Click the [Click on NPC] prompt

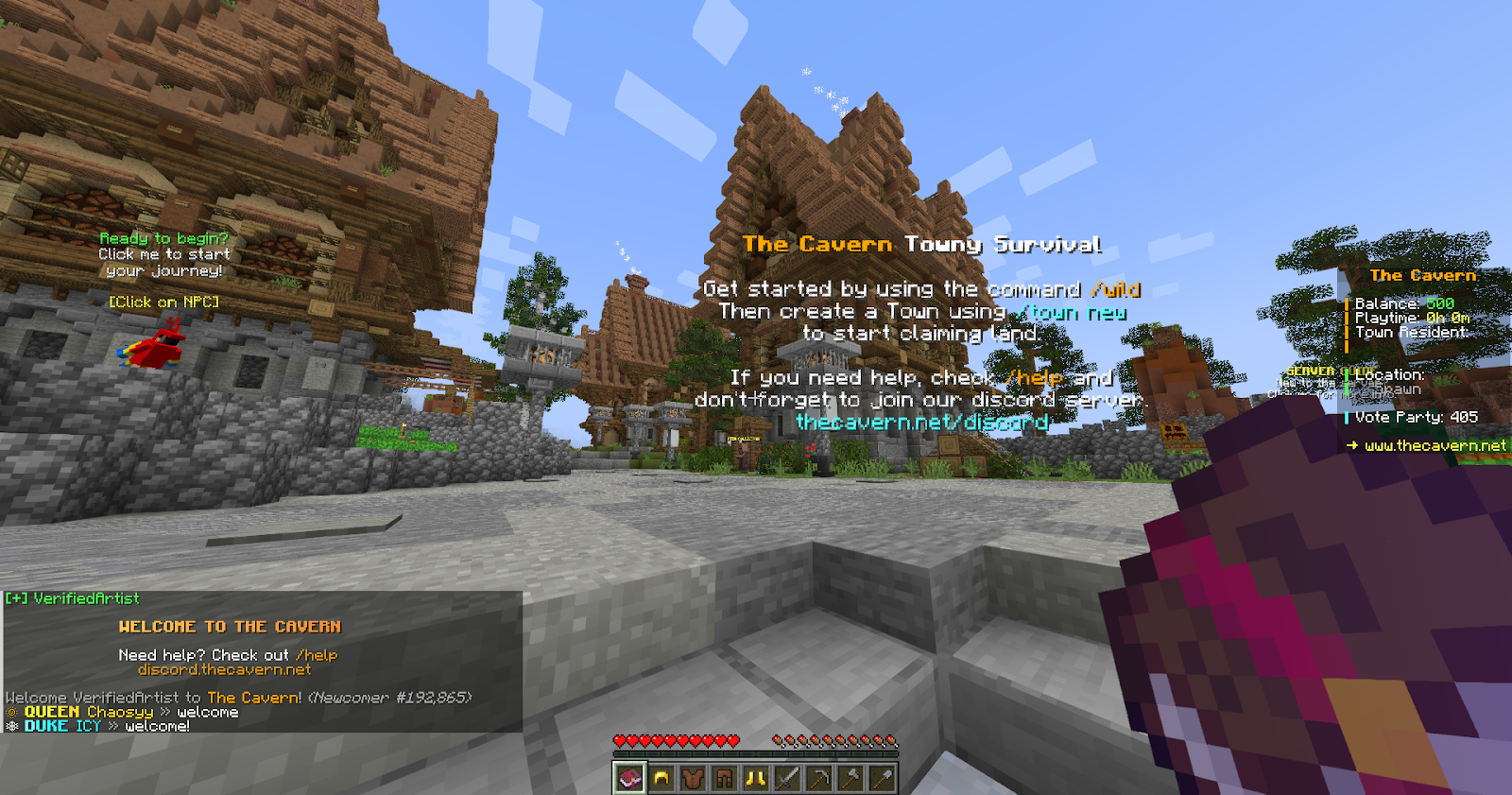163,302
